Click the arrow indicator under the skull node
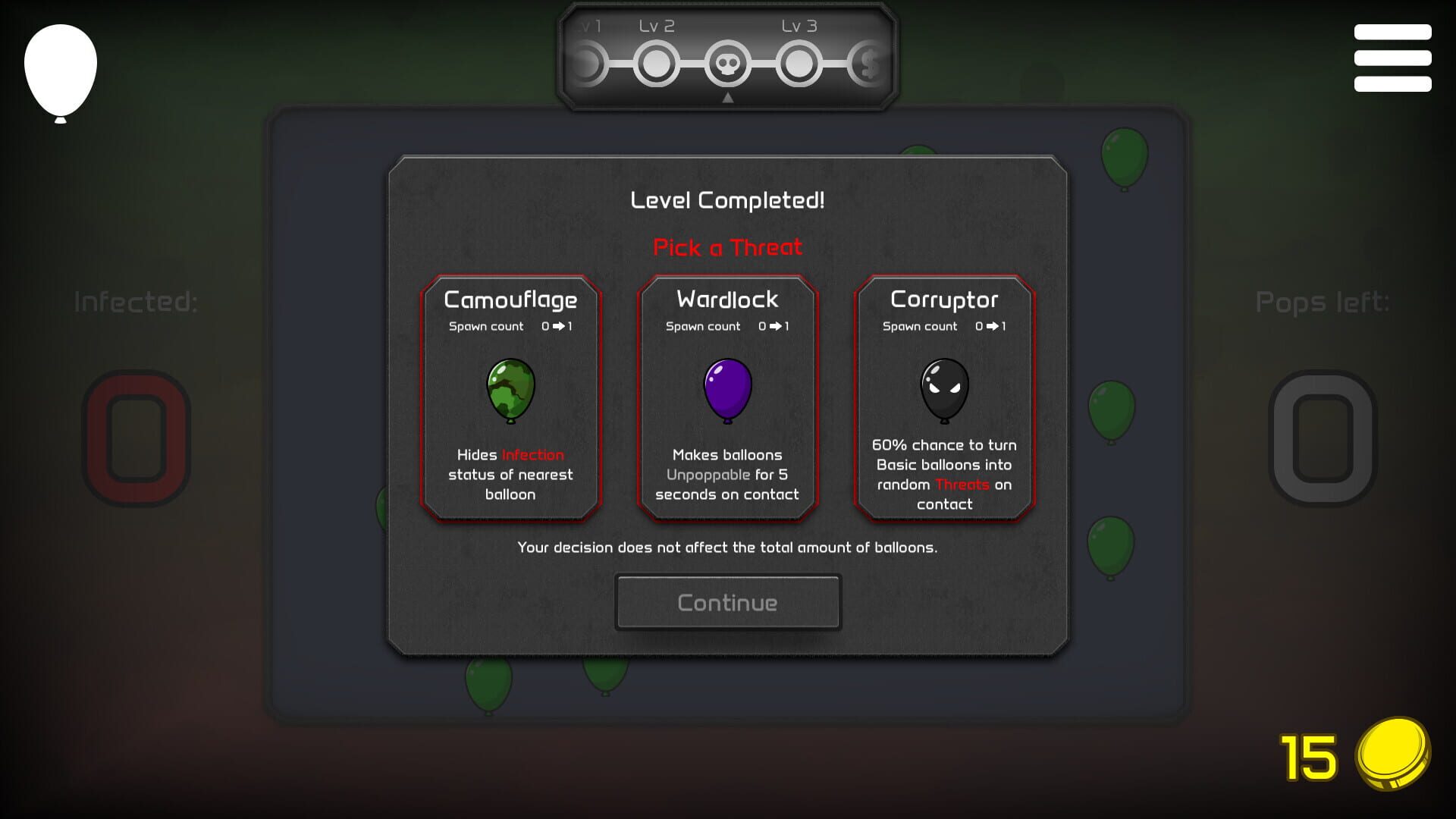 pyautogui.click(x=730, y=97)
